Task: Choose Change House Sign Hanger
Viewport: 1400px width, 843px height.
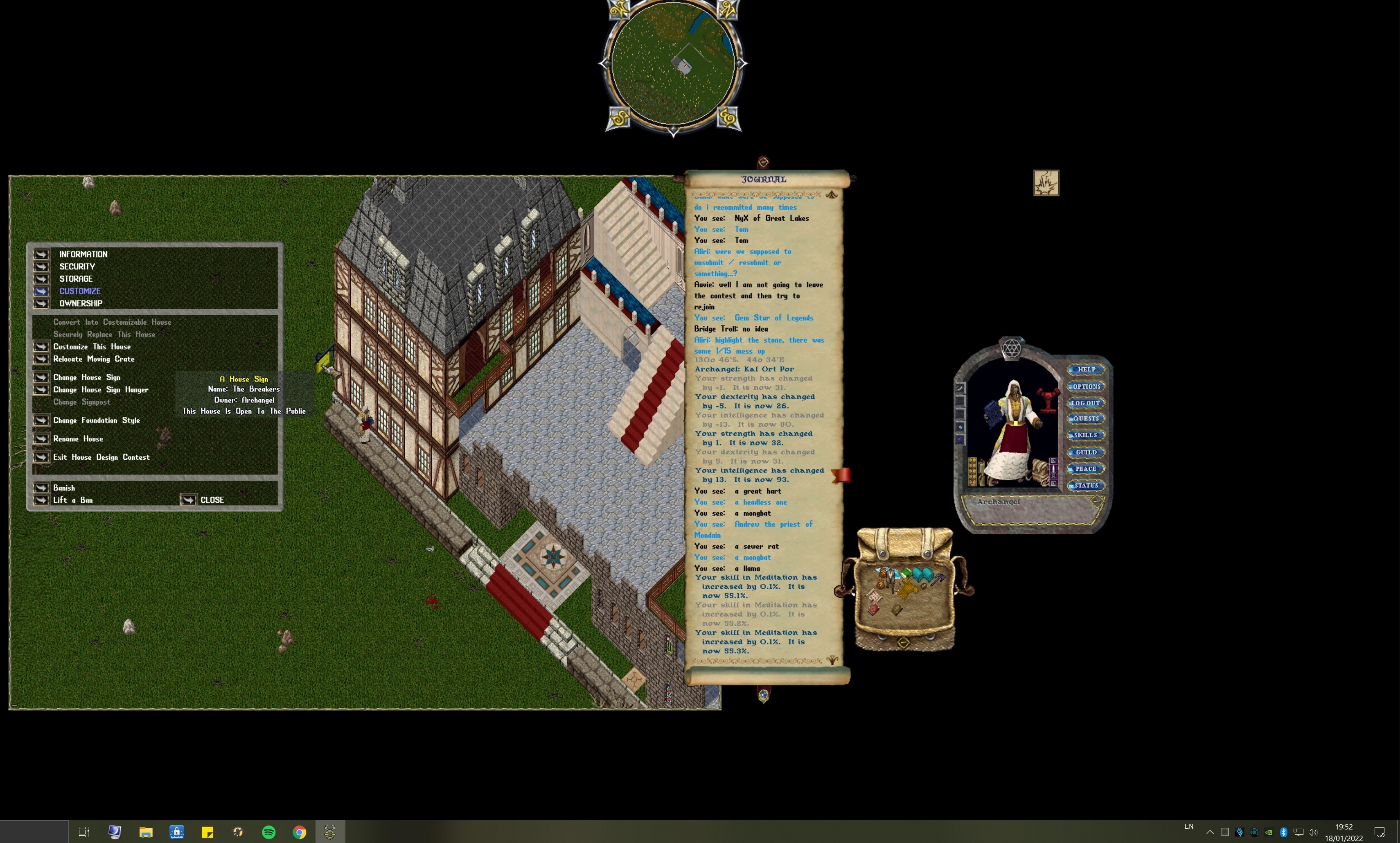Action: pos(41,390)
